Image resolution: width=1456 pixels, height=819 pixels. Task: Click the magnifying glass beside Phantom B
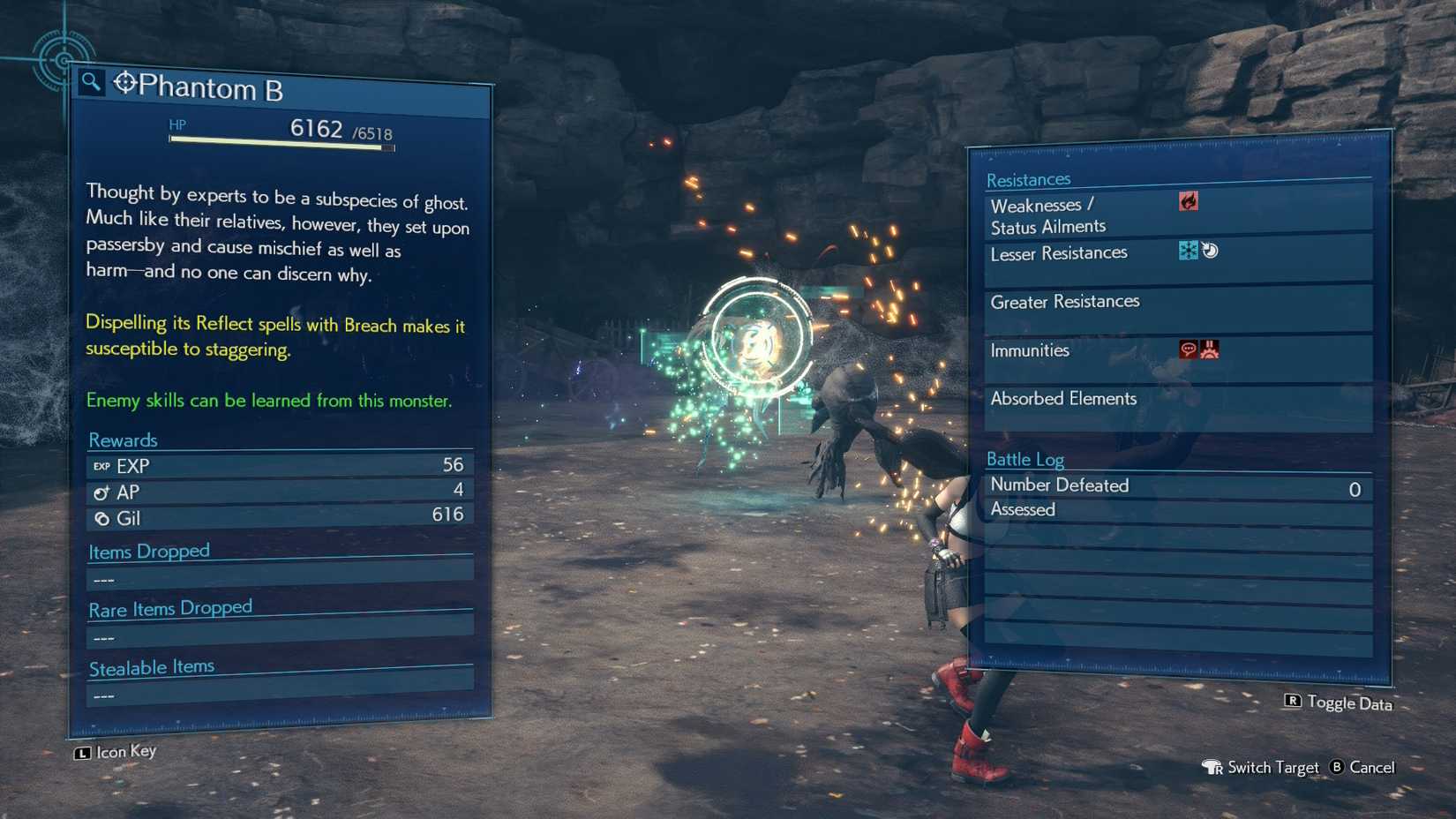point(90,82)
